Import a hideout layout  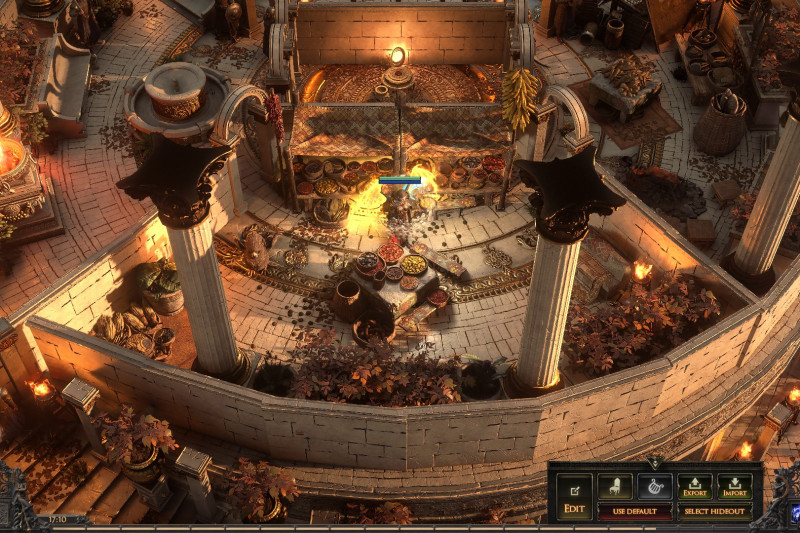pyautogui.click(x=734, y=487)
